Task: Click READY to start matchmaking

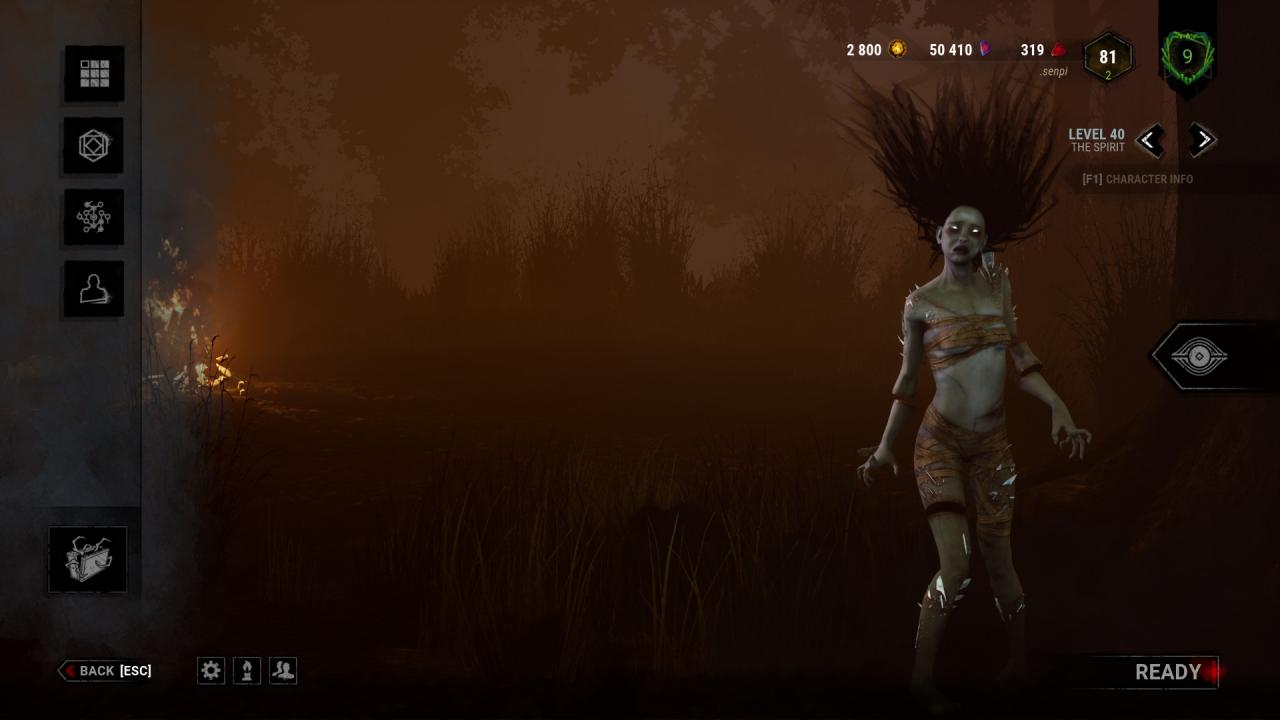Action: click(1167, 672)
